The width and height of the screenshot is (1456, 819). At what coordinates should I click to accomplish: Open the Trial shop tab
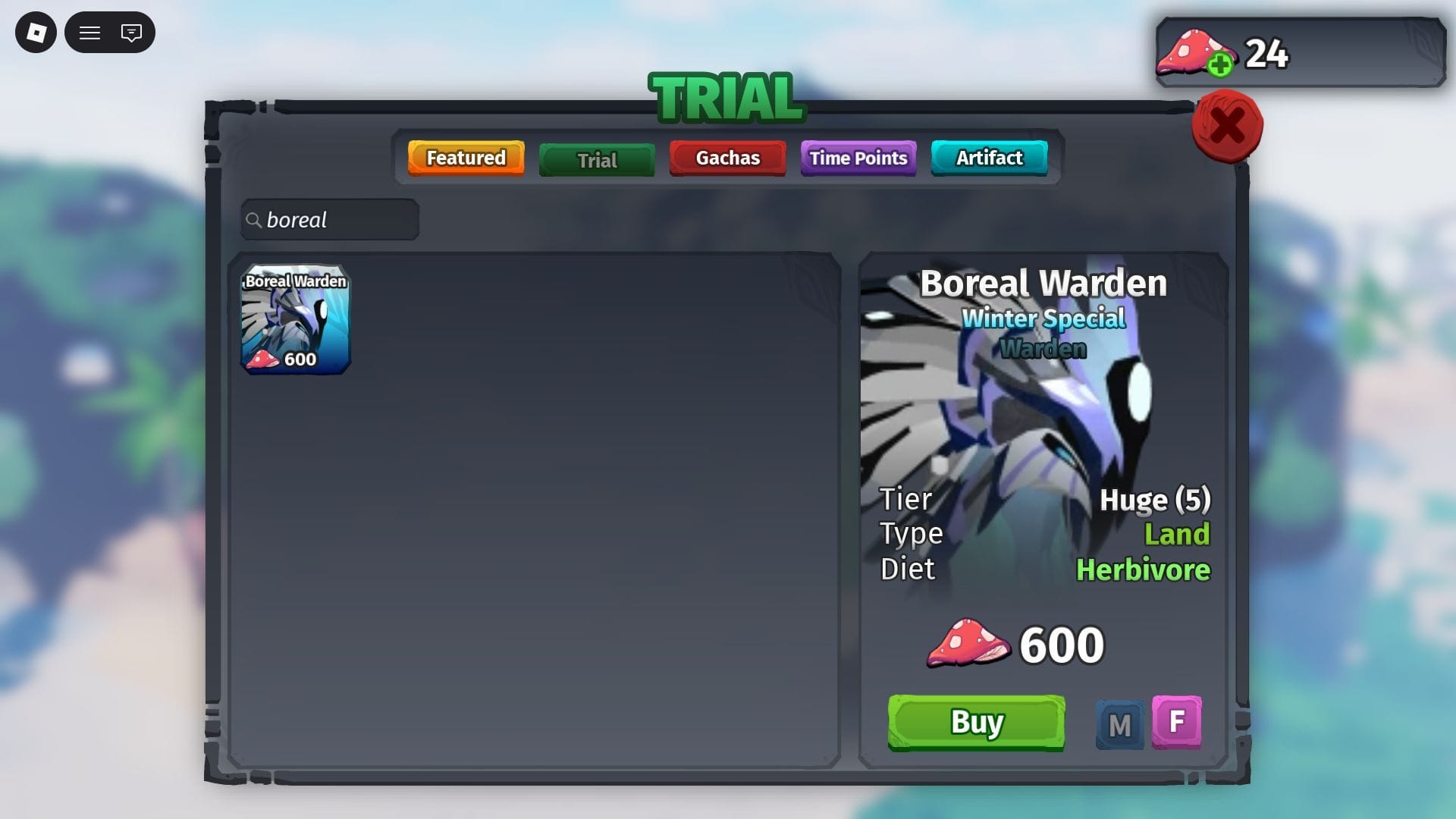coord(597,160)
